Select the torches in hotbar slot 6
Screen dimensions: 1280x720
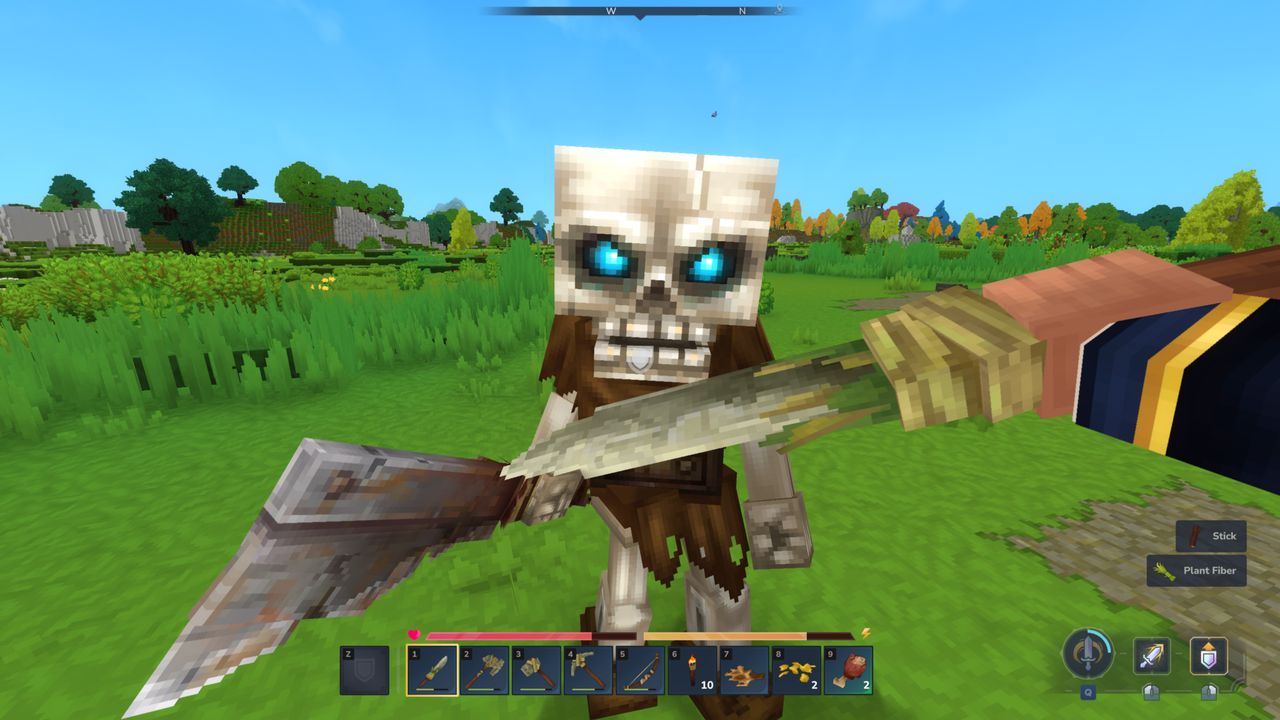690,670
